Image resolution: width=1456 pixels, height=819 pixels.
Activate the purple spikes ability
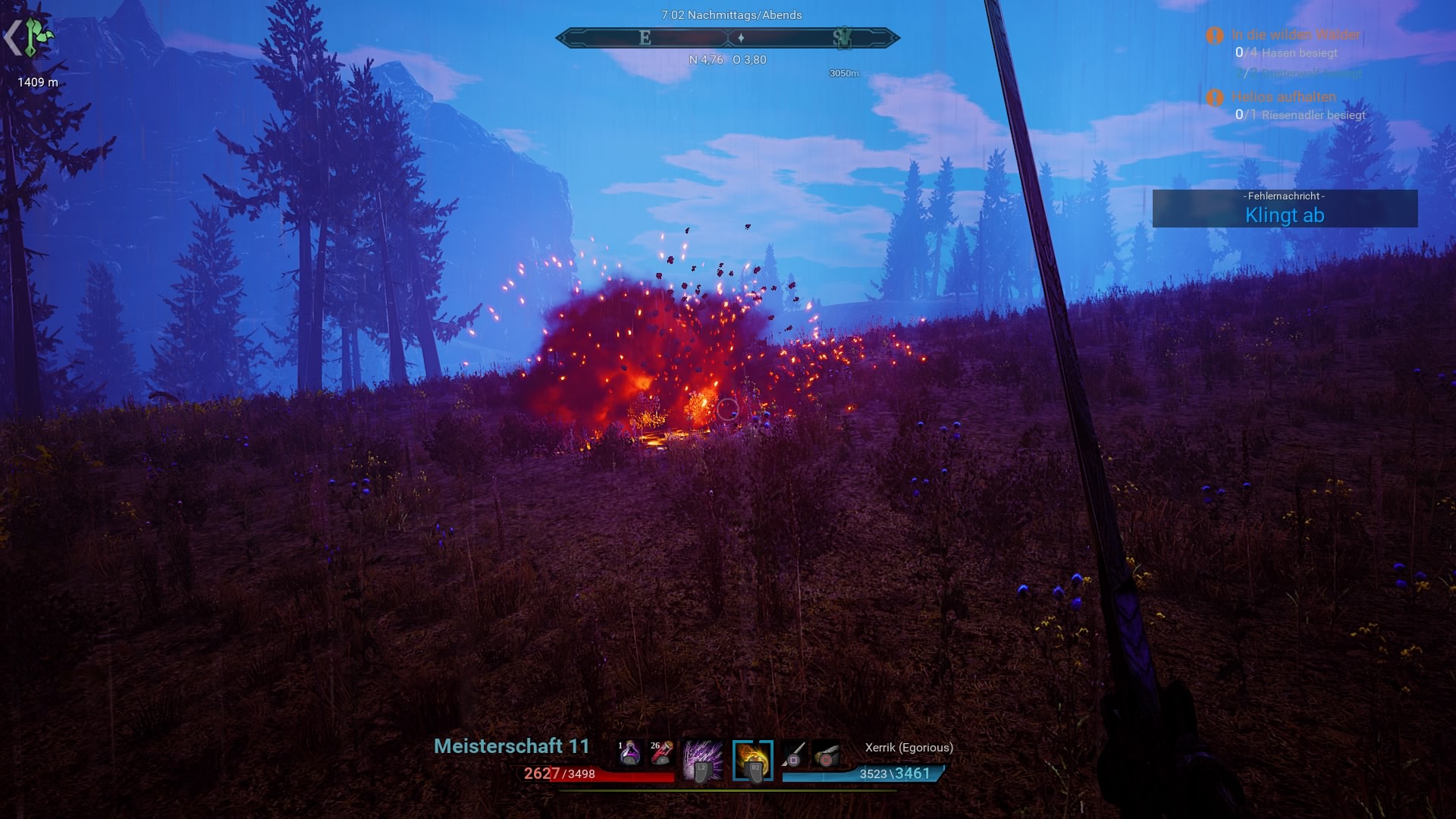coord(701,761)
